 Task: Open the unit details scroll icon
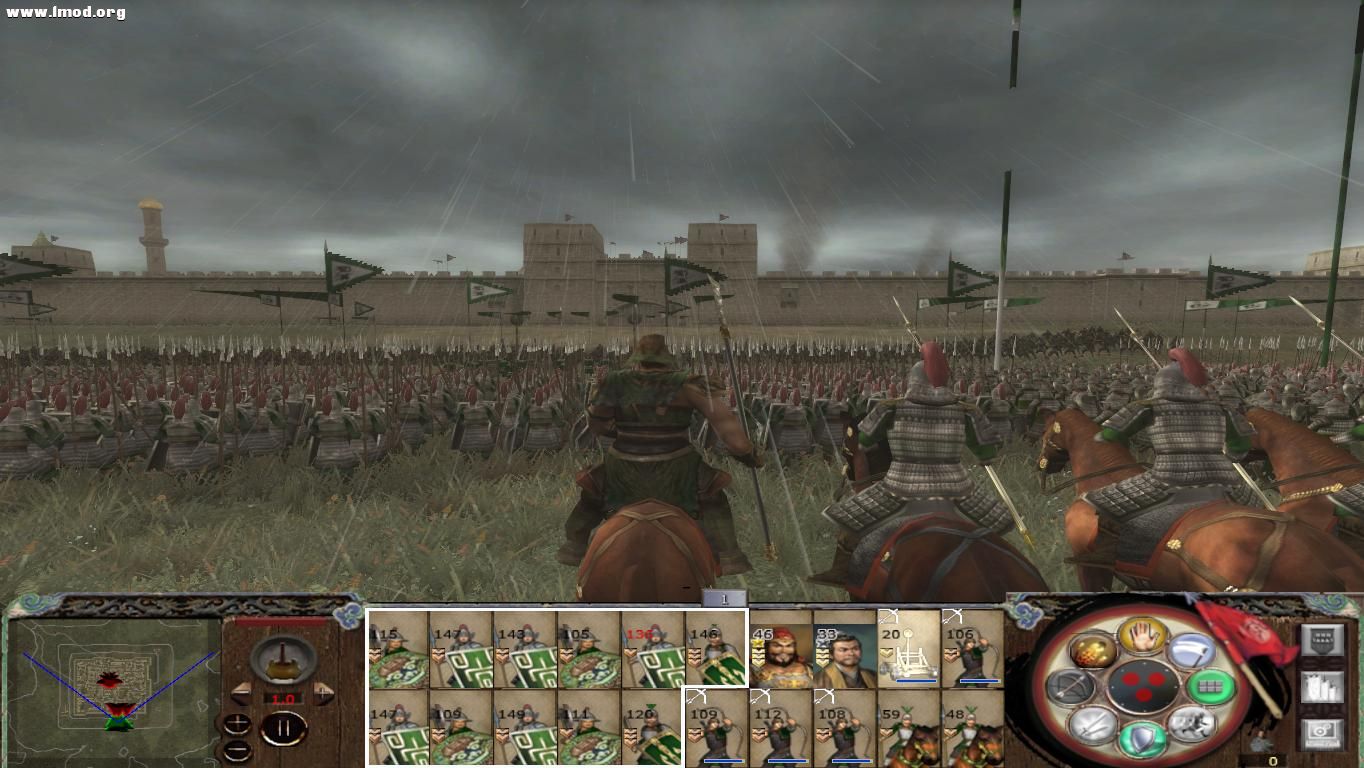1323,688
